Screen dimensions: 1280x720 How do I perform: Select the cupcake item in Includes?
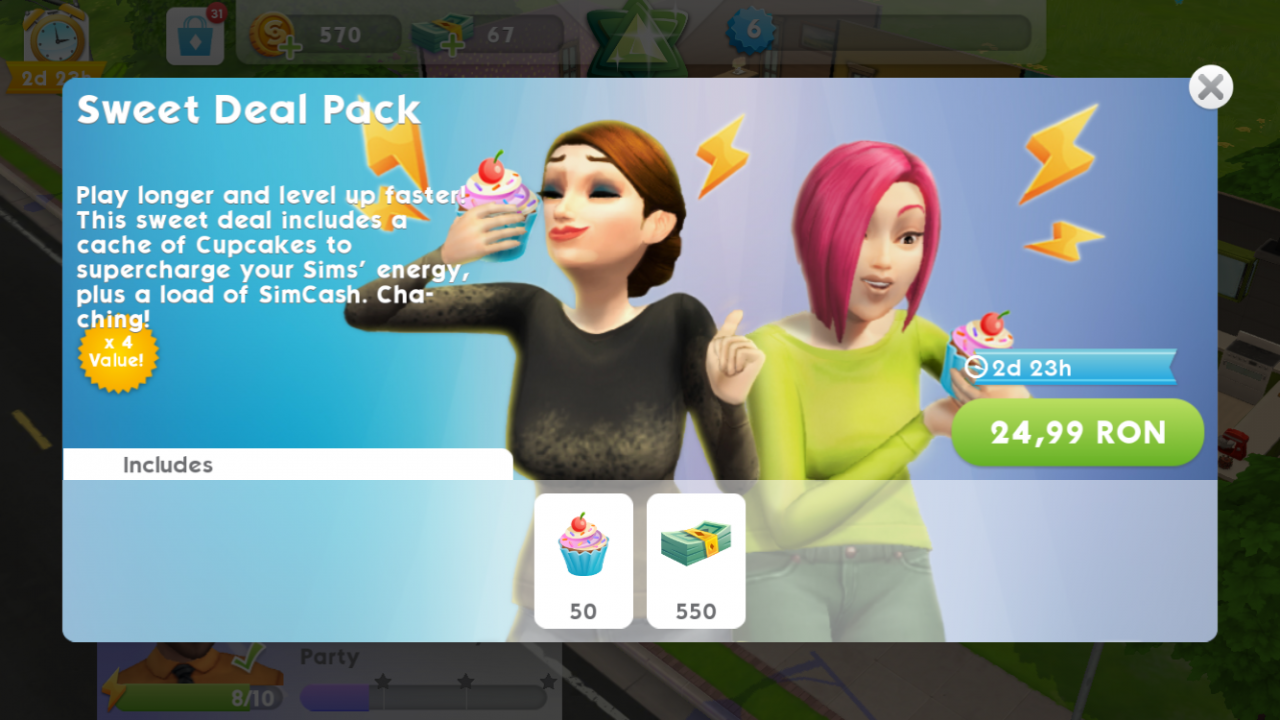[583, 560]
